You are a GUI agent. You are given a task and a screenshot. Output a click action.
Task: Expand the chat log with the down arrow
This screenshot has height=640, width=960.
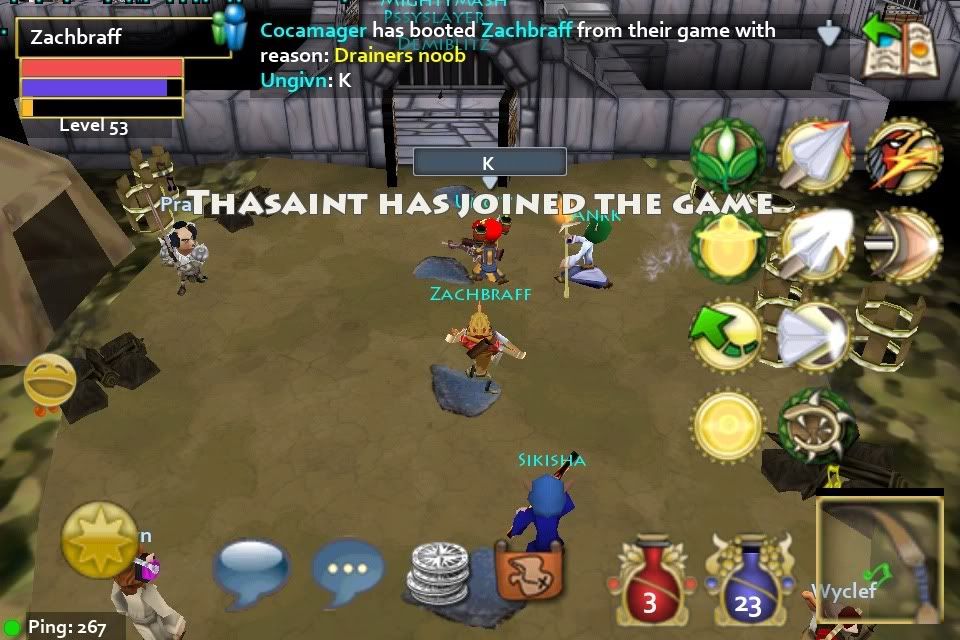point(829,36)
